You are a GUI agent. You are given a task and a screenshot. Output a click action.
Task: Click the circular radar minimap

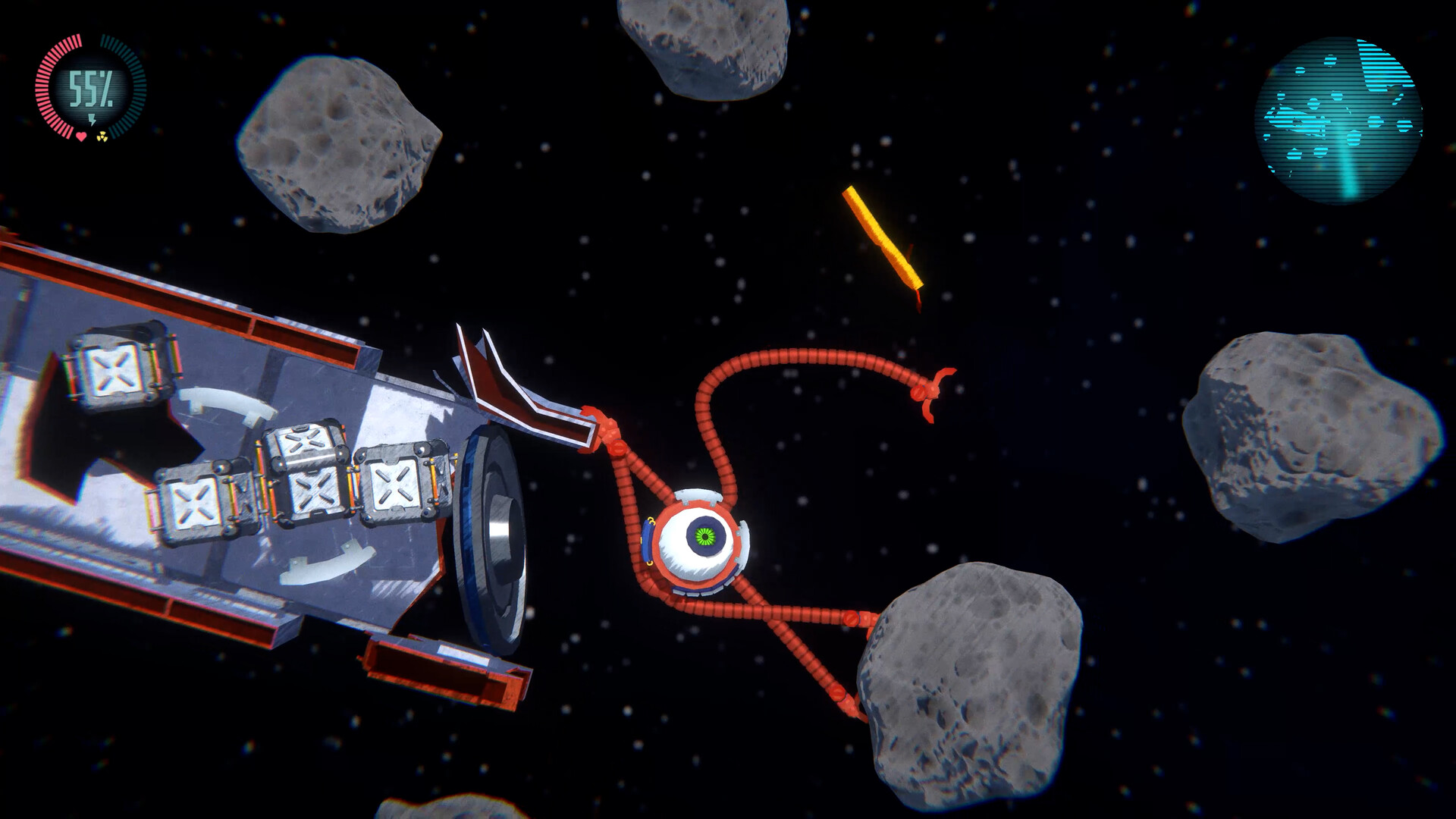coord(1338,120)
